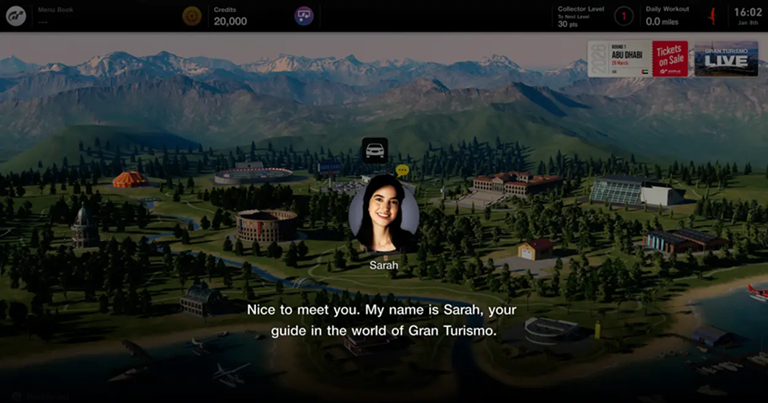Click the GT logo in the top bar
The image size is (768, 403).
(x=16, y=15)
